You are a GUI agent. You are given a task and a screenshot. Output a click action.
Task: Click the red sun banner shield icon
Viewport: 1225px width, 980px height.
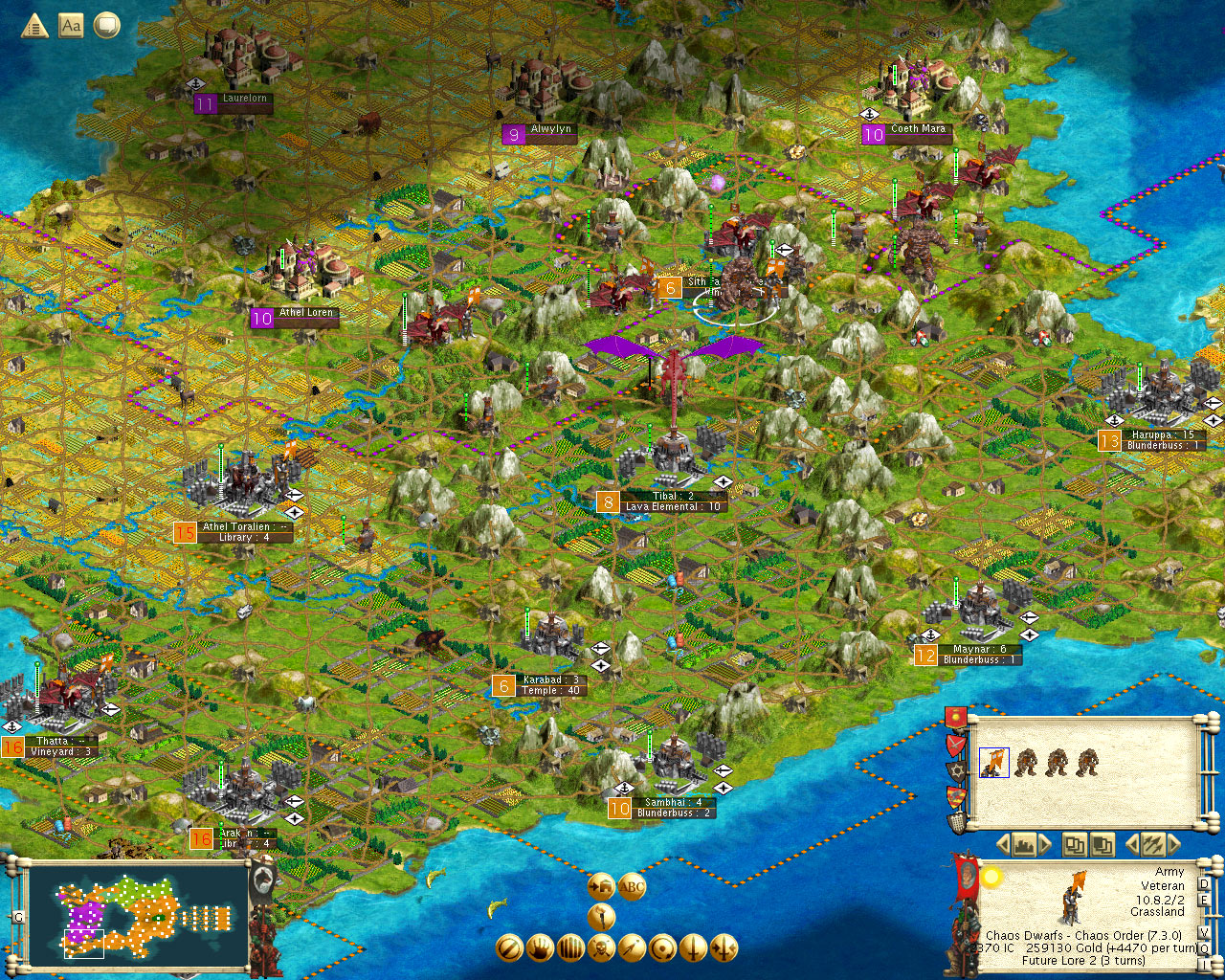pos(956,718)
